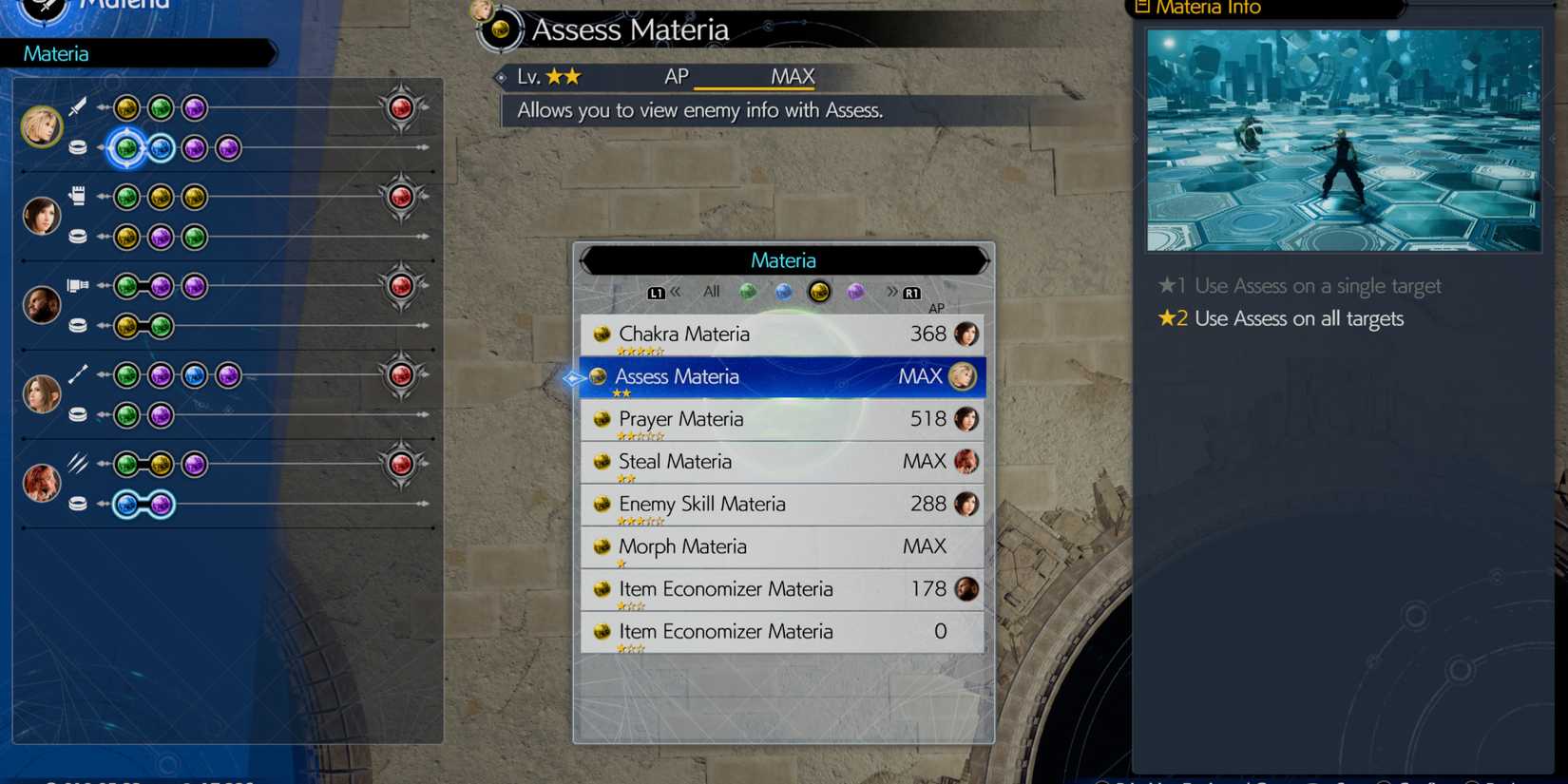1568x784 pixels.
Task: Select Chakra Materia from the list
Action: pyautogui.click(x=779, y=335)
